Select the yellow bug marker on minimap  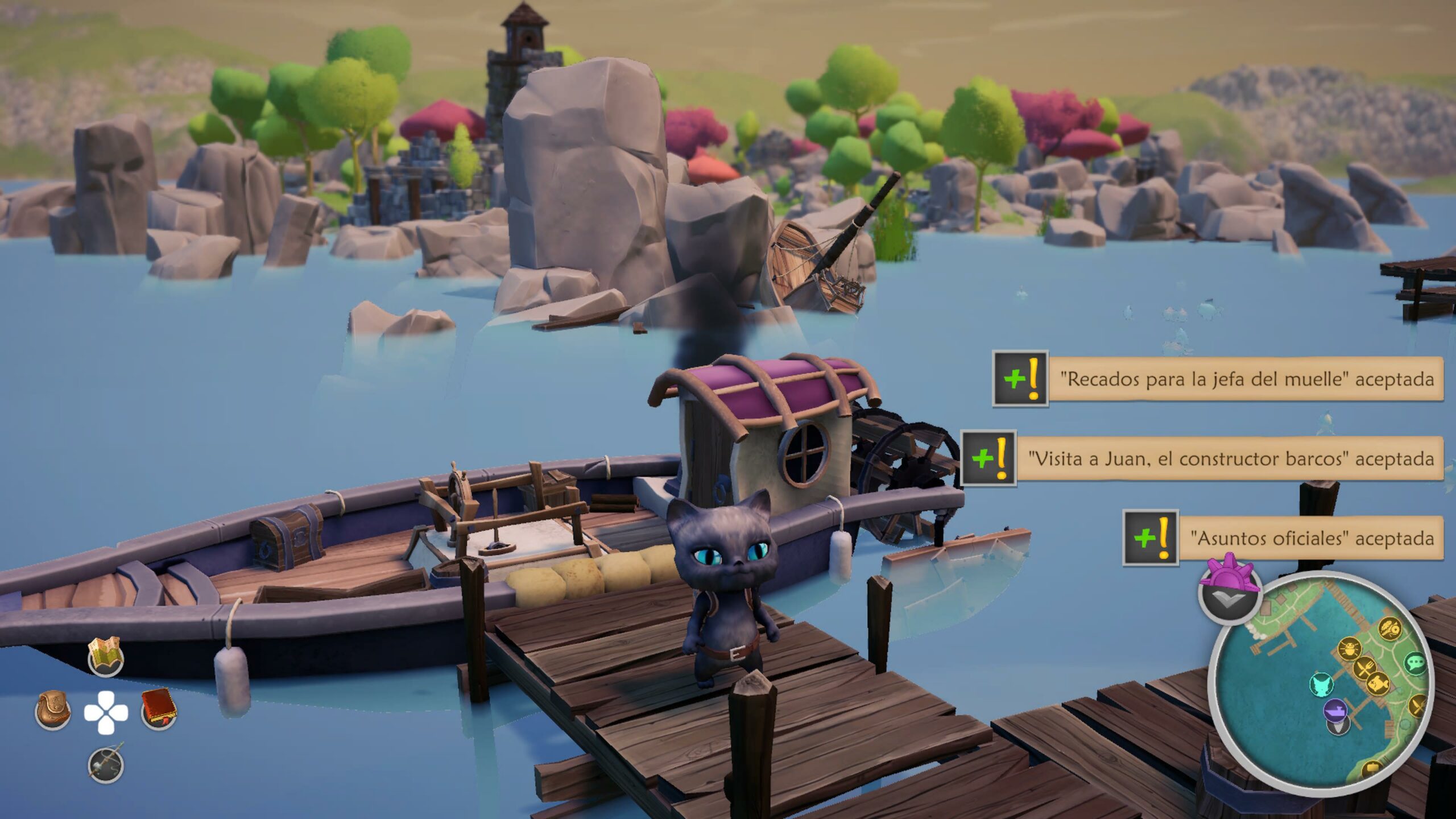pos(1349,648)
